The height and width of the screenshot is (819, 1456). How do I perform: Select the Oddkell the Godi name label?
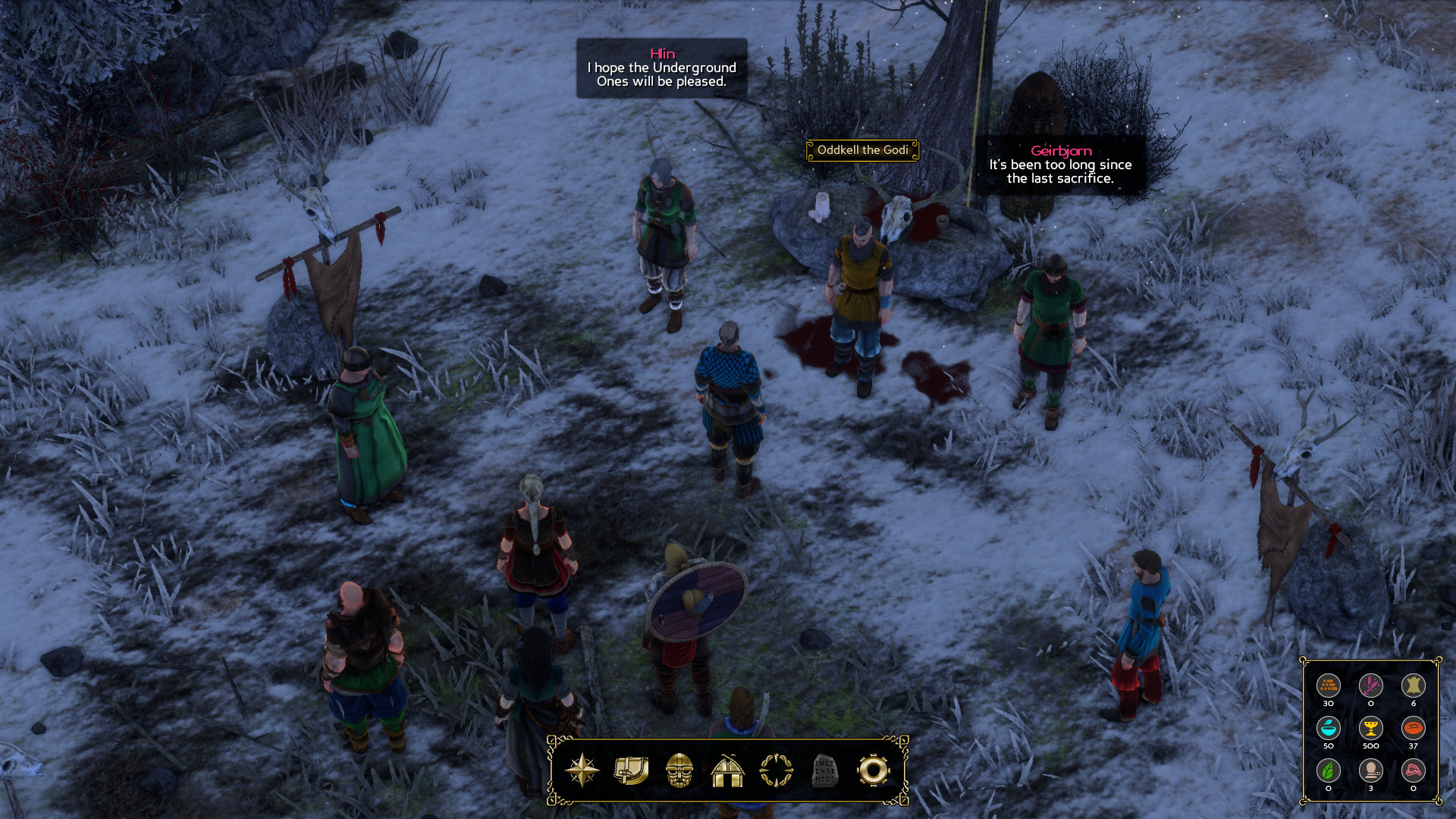pyautogui.click(x=862, y=150)
